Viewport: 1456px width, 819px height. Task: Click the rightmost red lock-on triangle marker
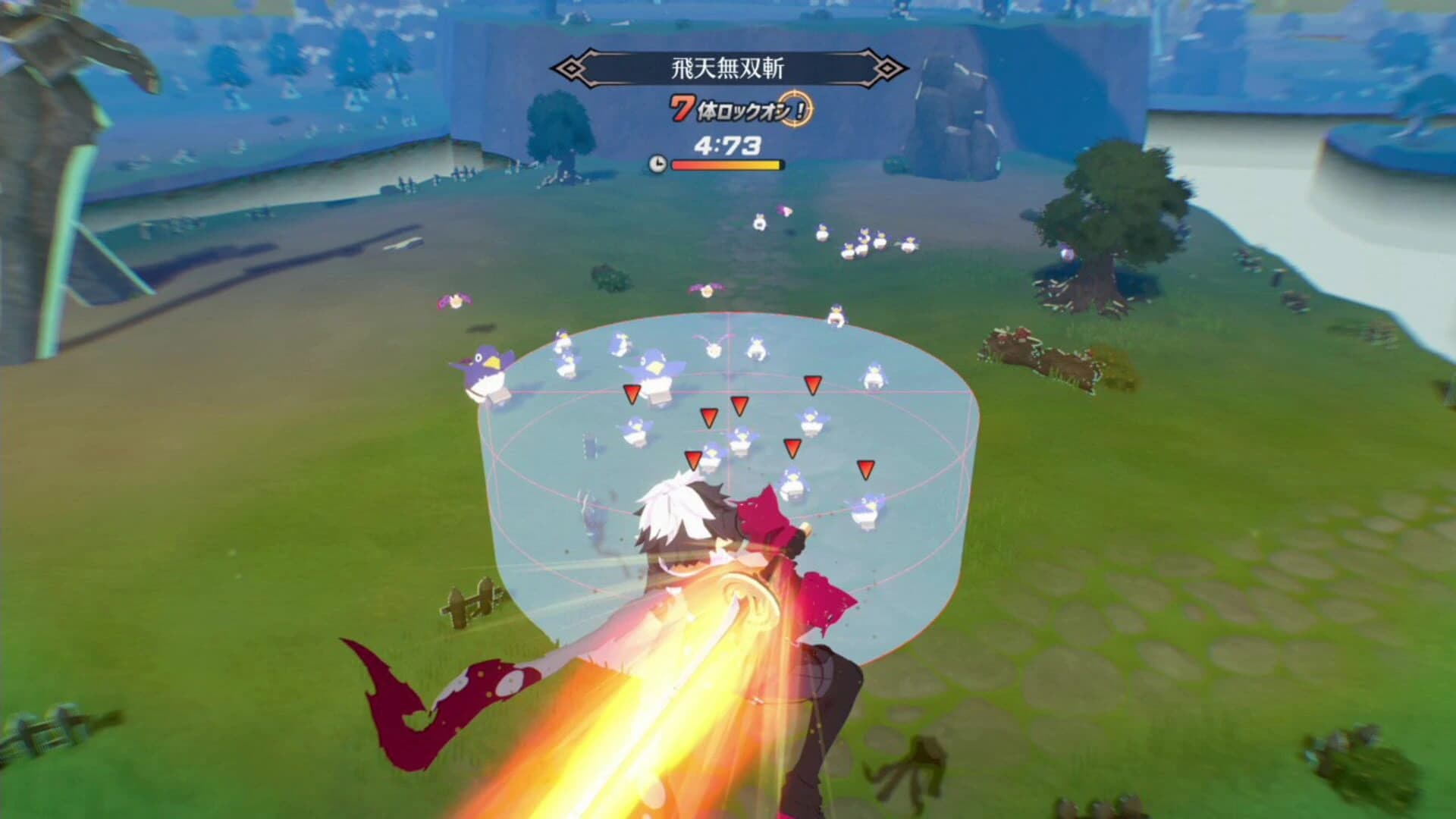click(x=864, y=469)
